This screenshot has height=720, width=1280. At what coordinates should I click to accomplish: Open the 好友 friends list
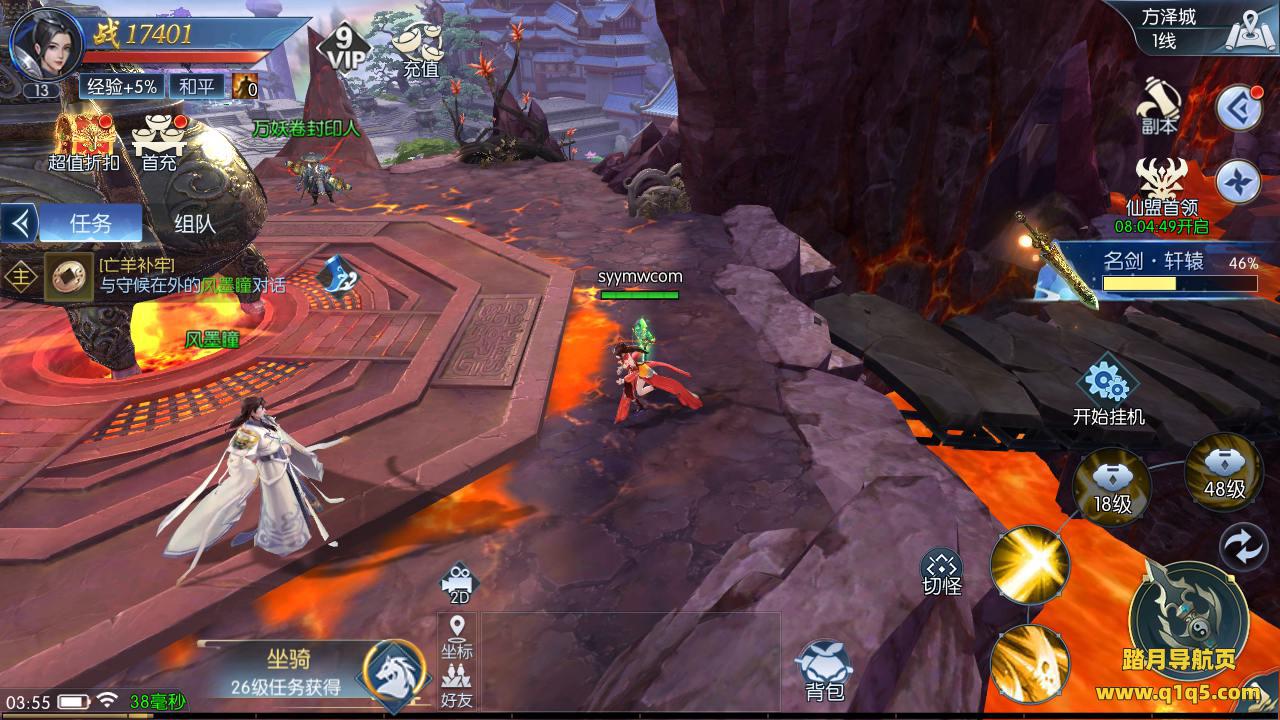pyautogui.click(x=458, y=686)
